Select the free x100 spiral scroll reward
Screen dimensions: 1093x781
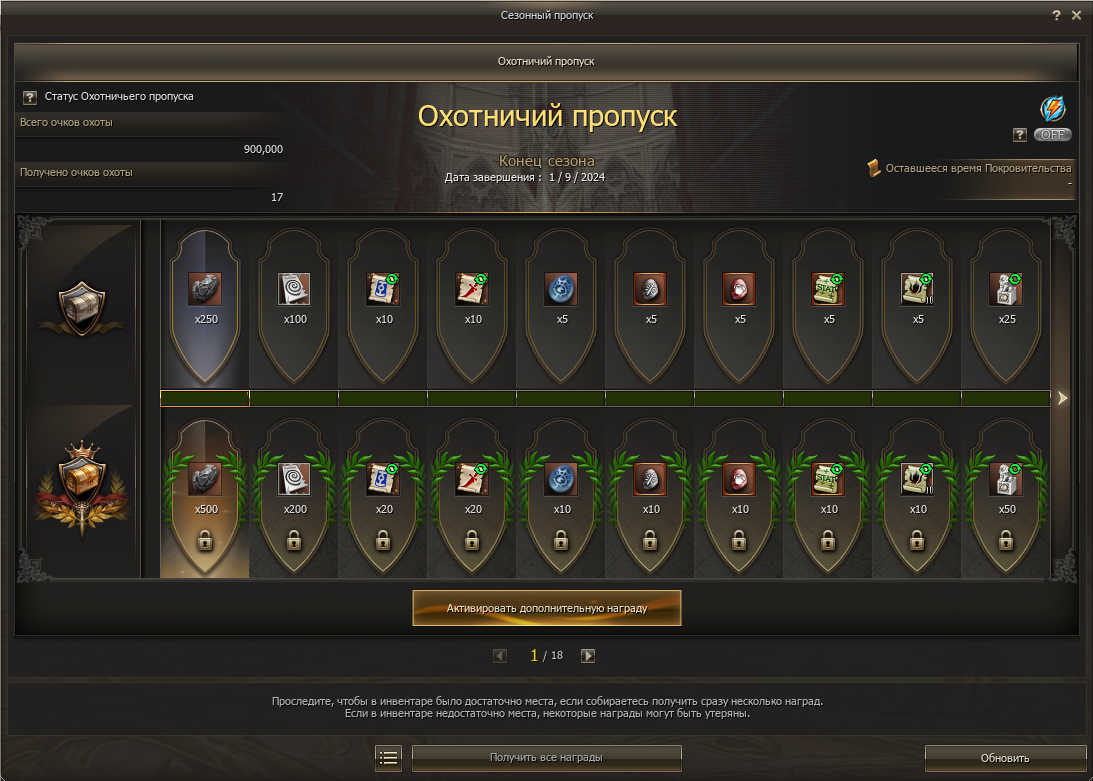point(294,300)
